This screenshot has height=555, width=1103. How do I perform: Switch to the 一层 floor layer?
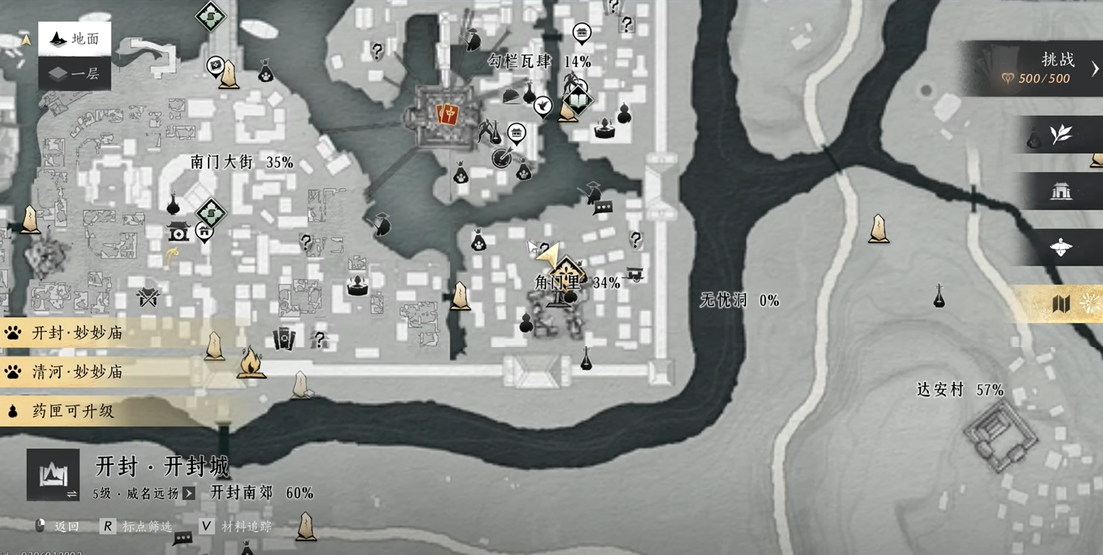[74, 73]
